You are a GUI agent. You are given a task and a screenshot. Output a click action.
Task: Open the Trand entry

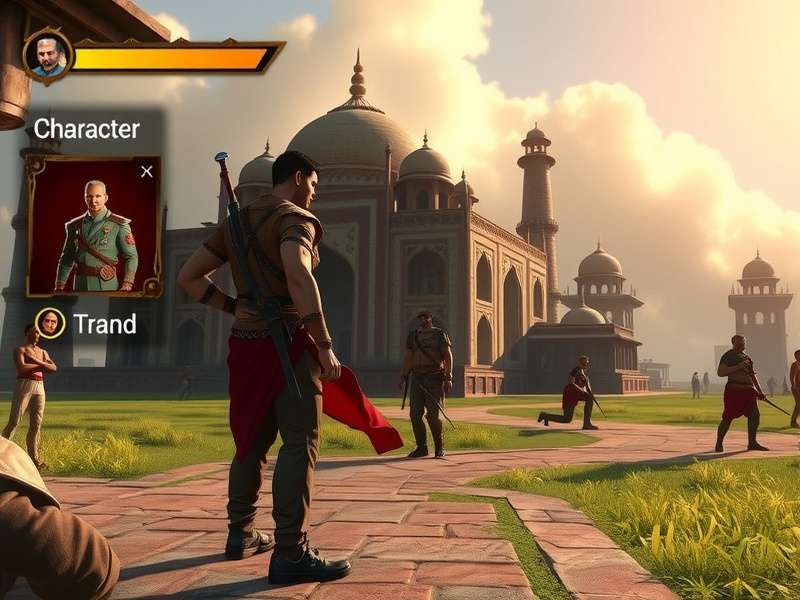point(104,324)
